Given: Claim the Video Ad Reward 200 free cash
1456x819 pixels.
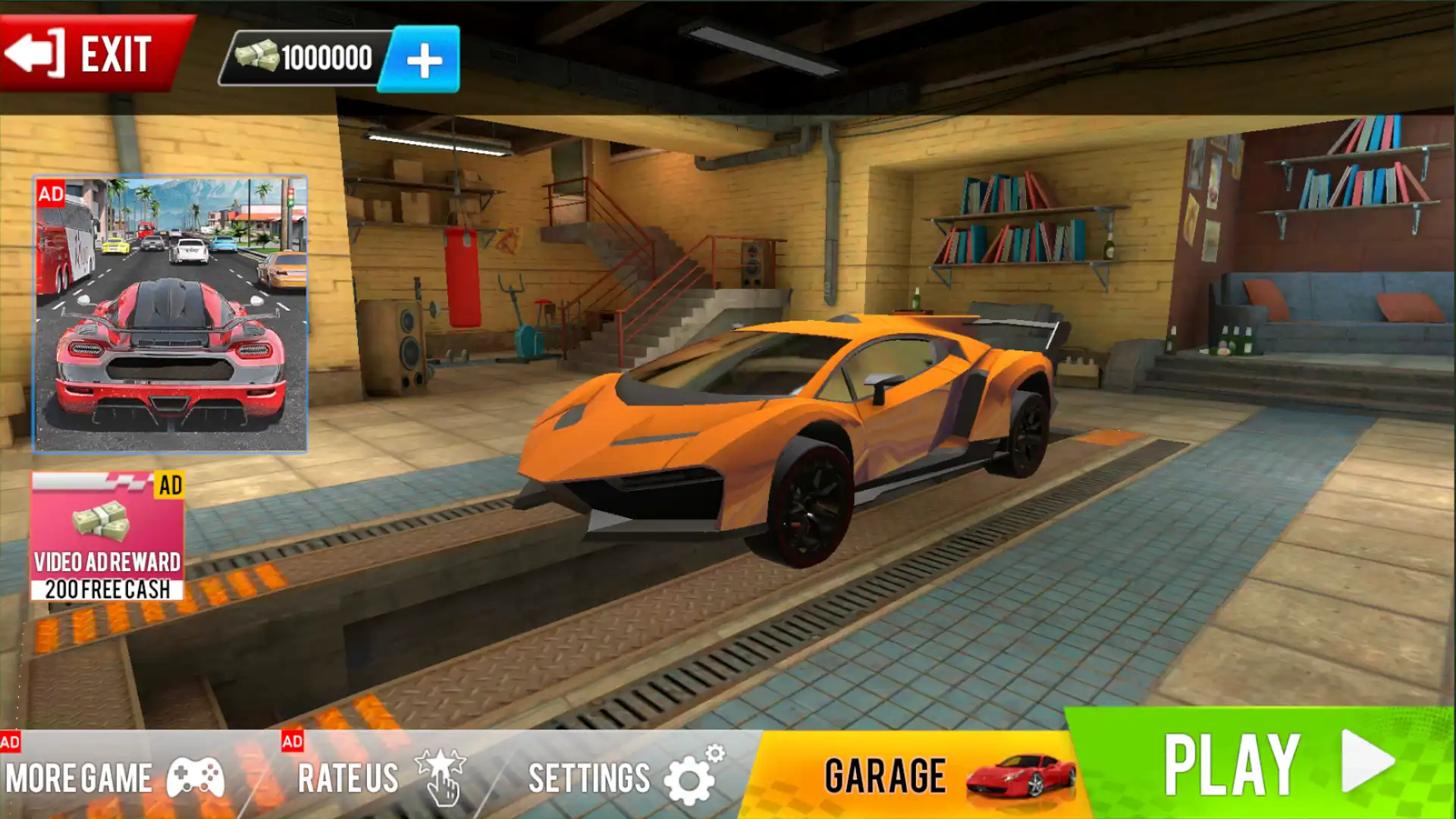Looking at the screenshot, I should coord(107,536).
